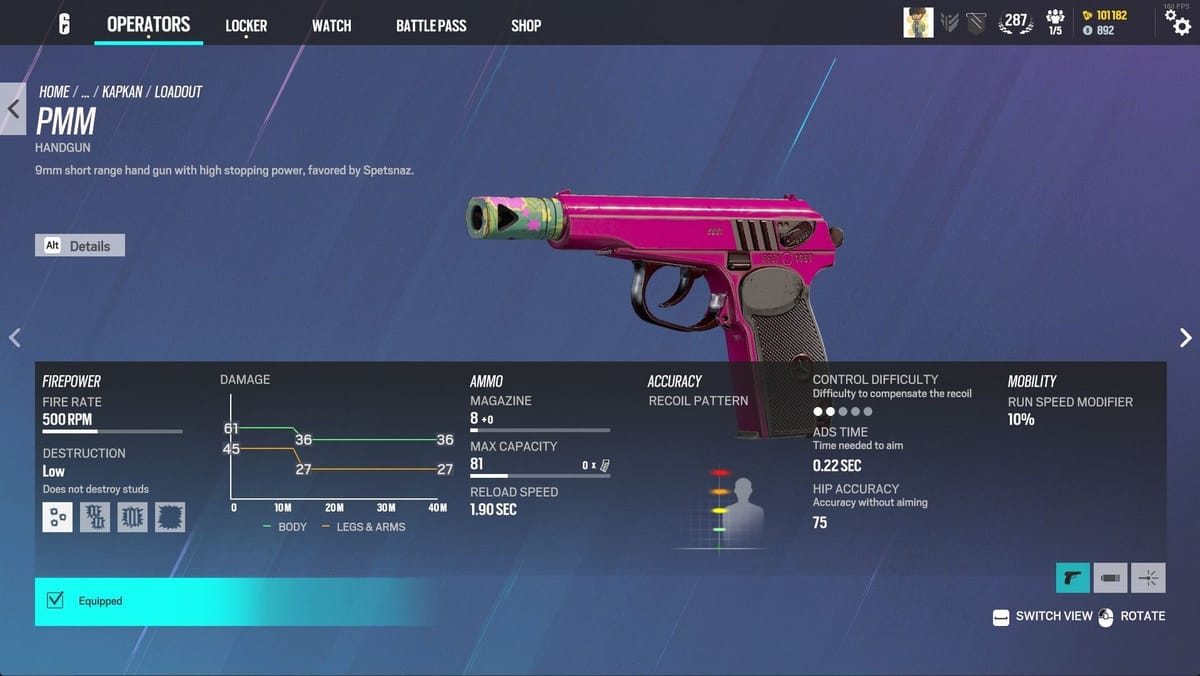The image size is (1200, 676).
Task: Select the laser sight view button
Action: click(1149, 577)
